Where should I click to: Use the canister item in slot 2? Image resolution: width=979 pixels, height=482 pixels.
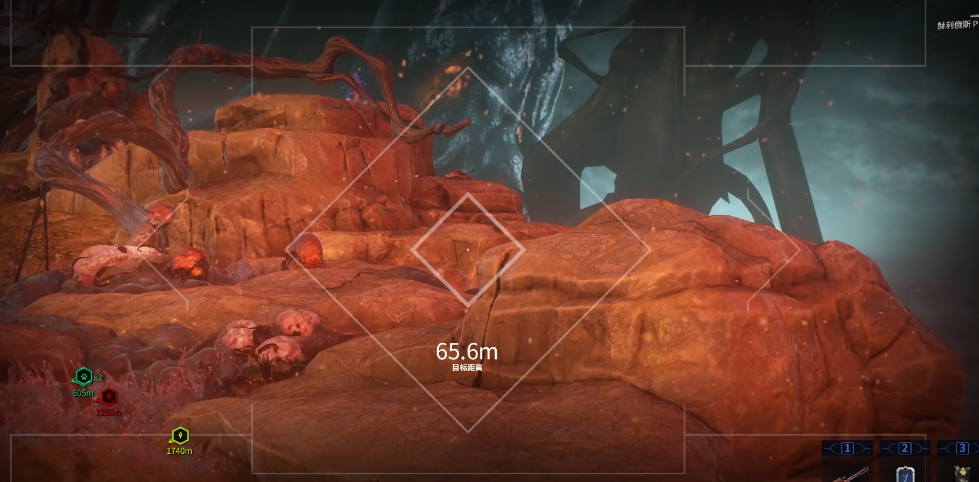(x=905, y=472)
